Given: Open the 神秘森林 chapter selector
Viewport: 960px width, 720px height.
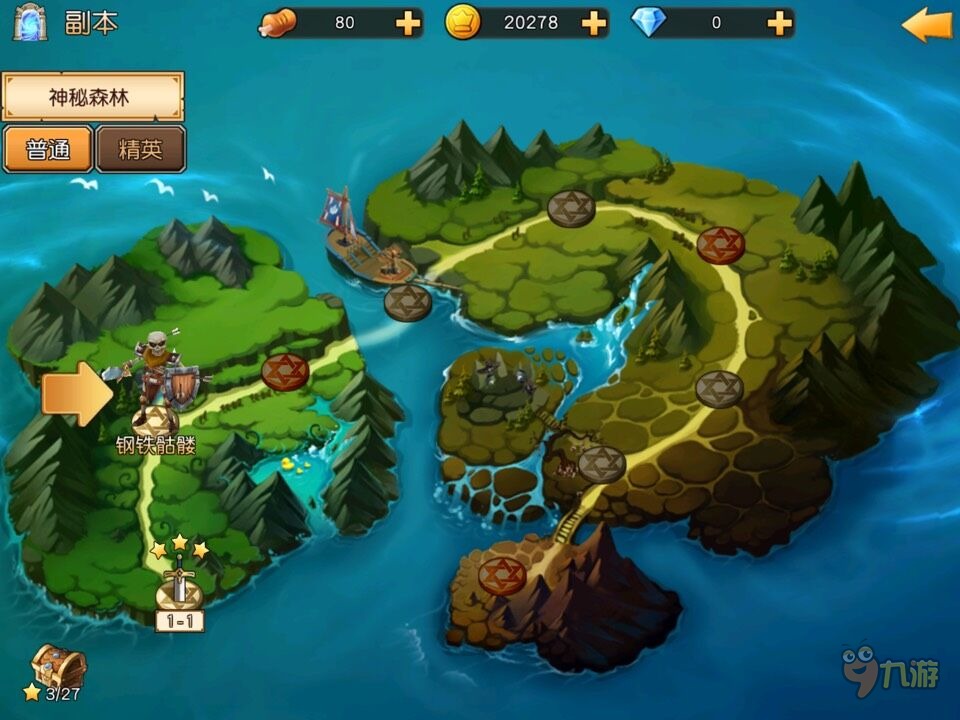Looking at the screenshot, I should [92, 97].
